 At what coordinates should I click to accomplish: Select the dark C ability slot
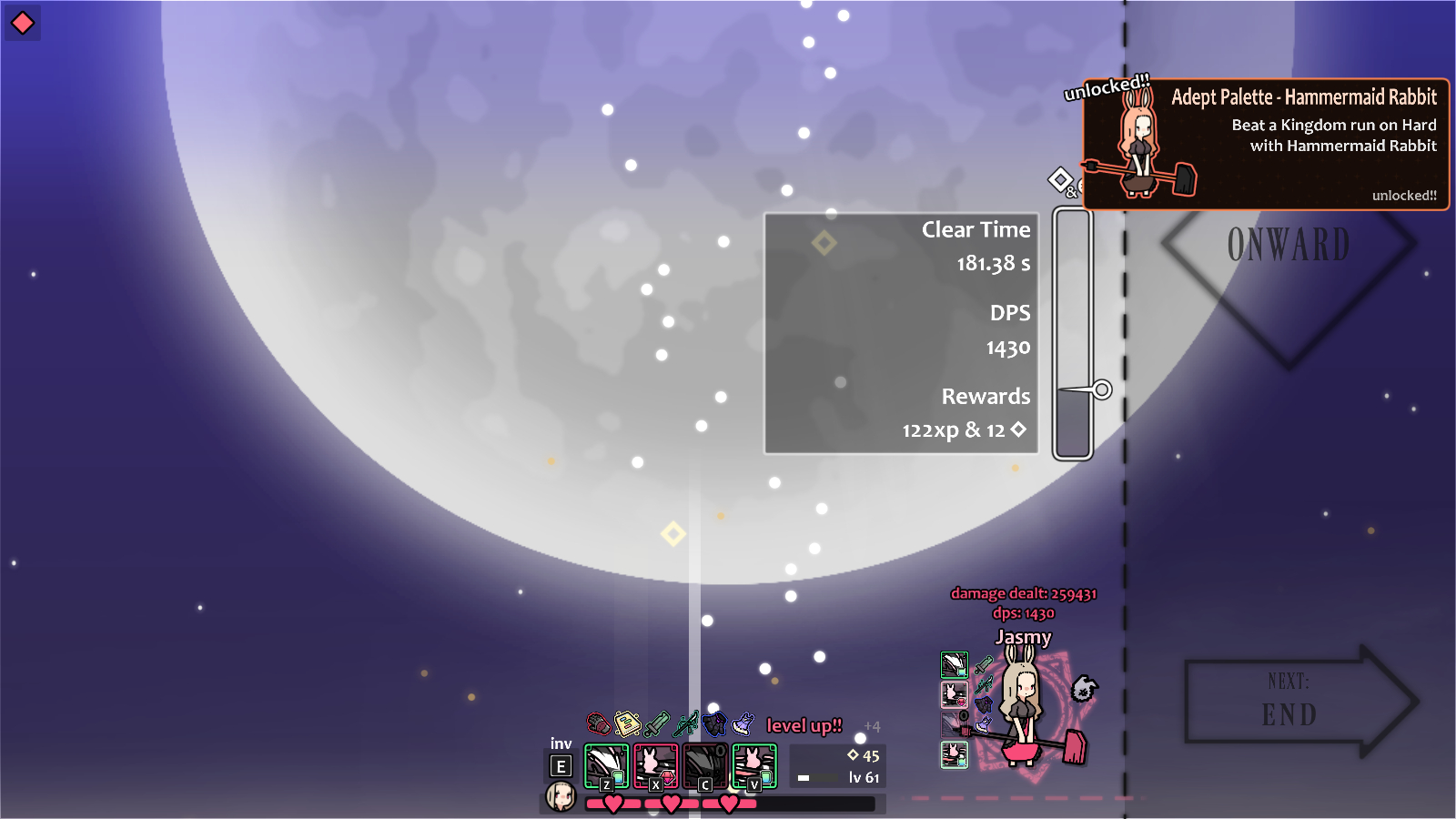[704, 766]
